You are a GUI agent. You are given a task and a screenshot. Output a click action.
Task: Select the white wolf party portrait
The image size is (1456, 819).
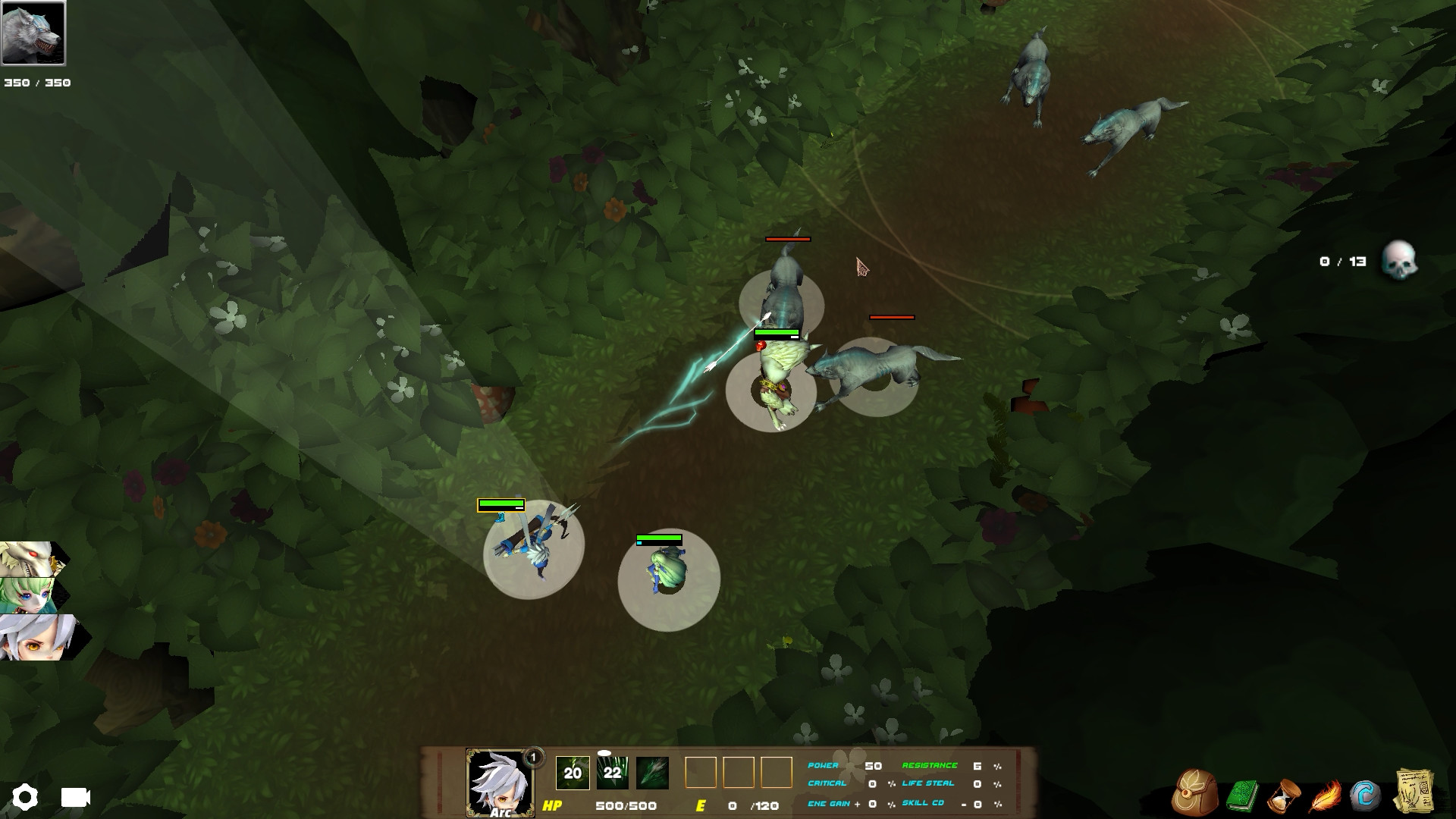29,560
